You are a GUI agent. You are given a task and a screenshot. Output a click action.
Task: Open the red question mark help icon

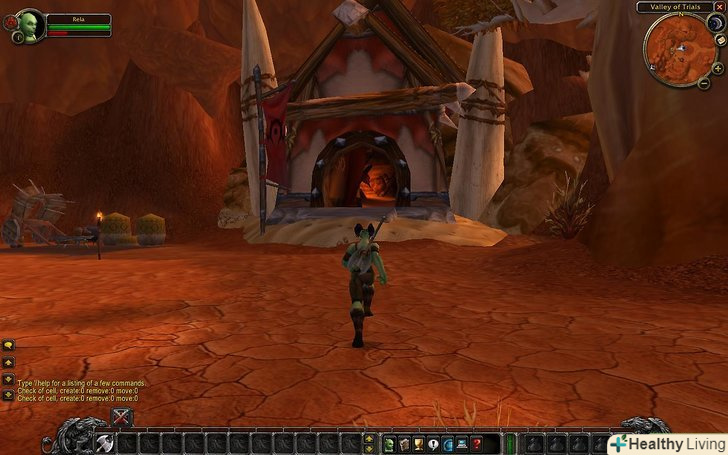(477, 443)
